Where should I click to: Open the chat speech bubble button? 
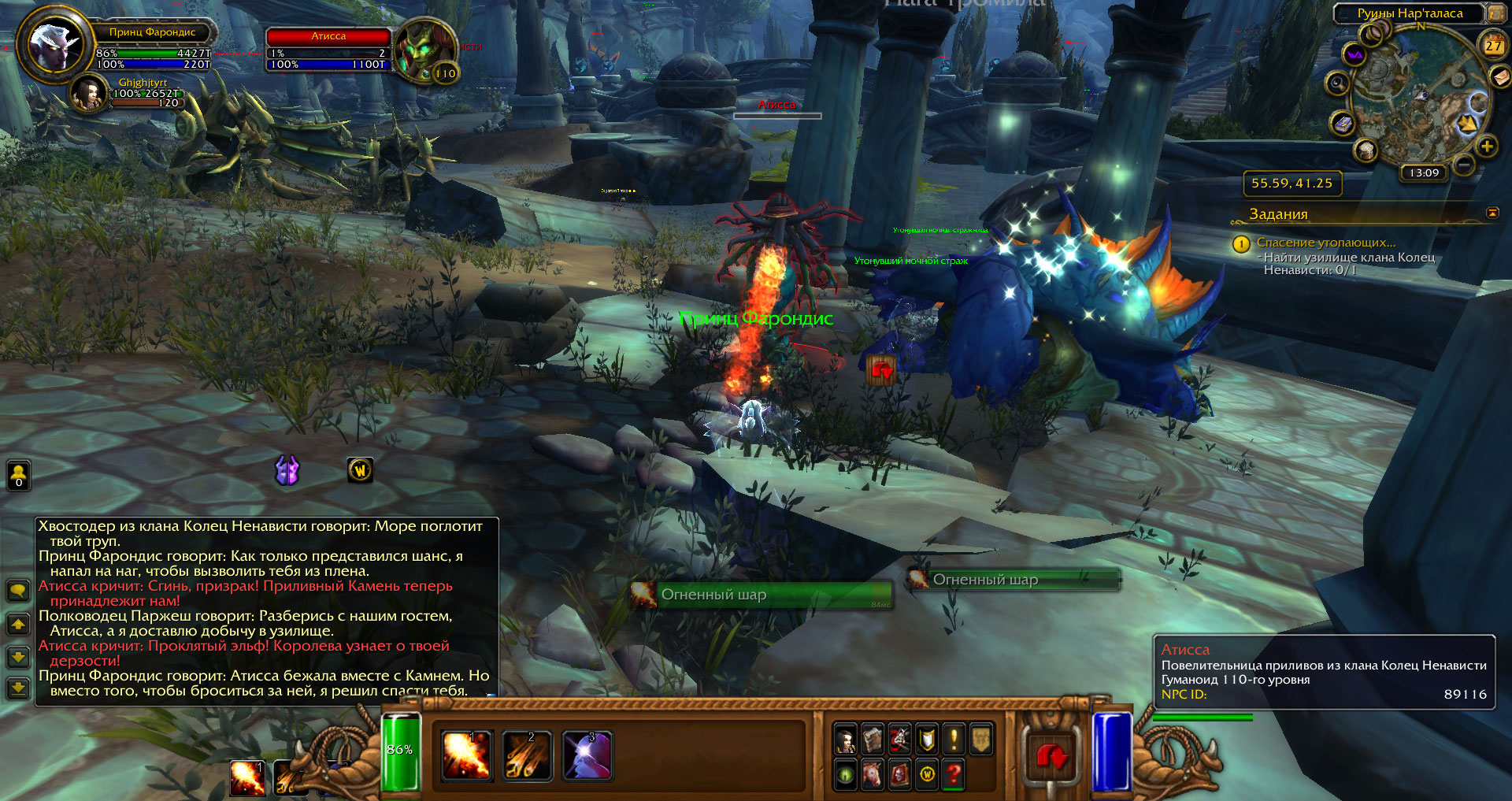(x=17, y=591)
